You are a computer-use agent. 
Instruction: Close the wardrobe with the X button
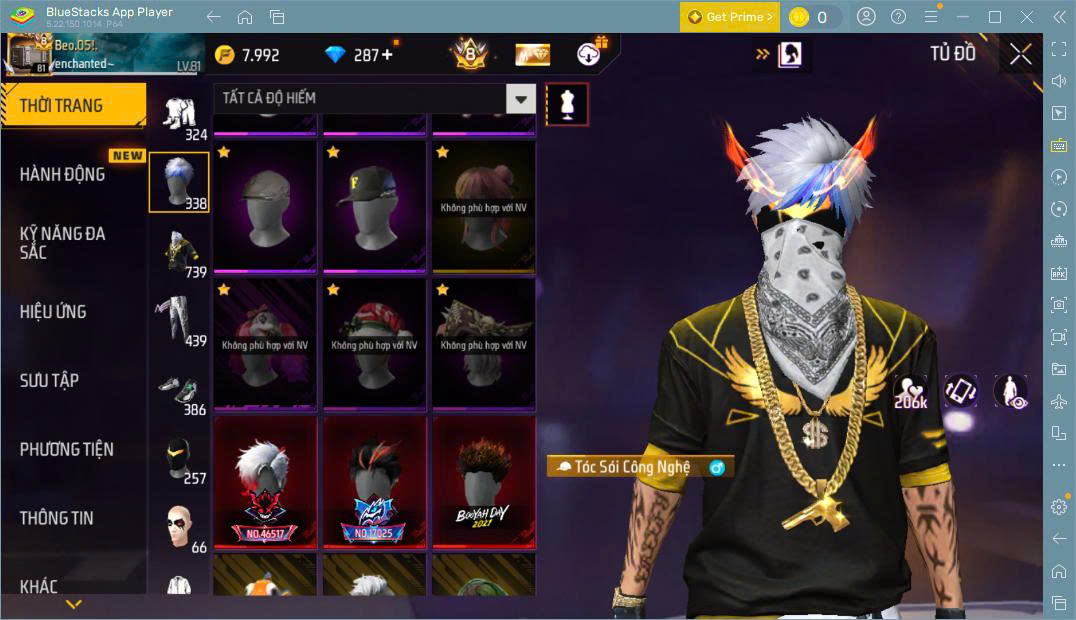click(x=1020, y=55)
